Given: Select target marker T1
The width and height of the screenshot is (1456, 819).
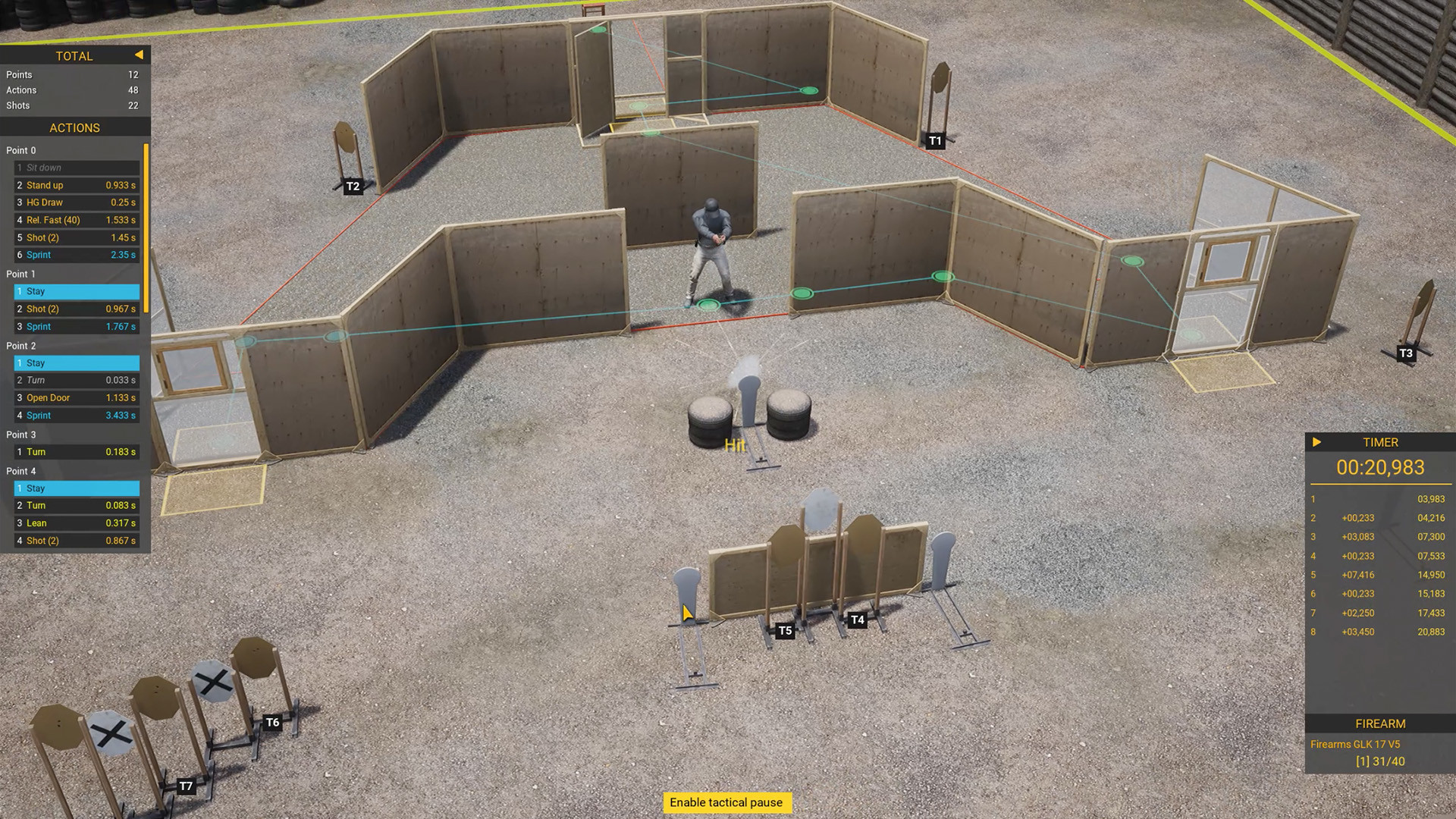Looking at the screenshot, I should click(x=935, y=140).
